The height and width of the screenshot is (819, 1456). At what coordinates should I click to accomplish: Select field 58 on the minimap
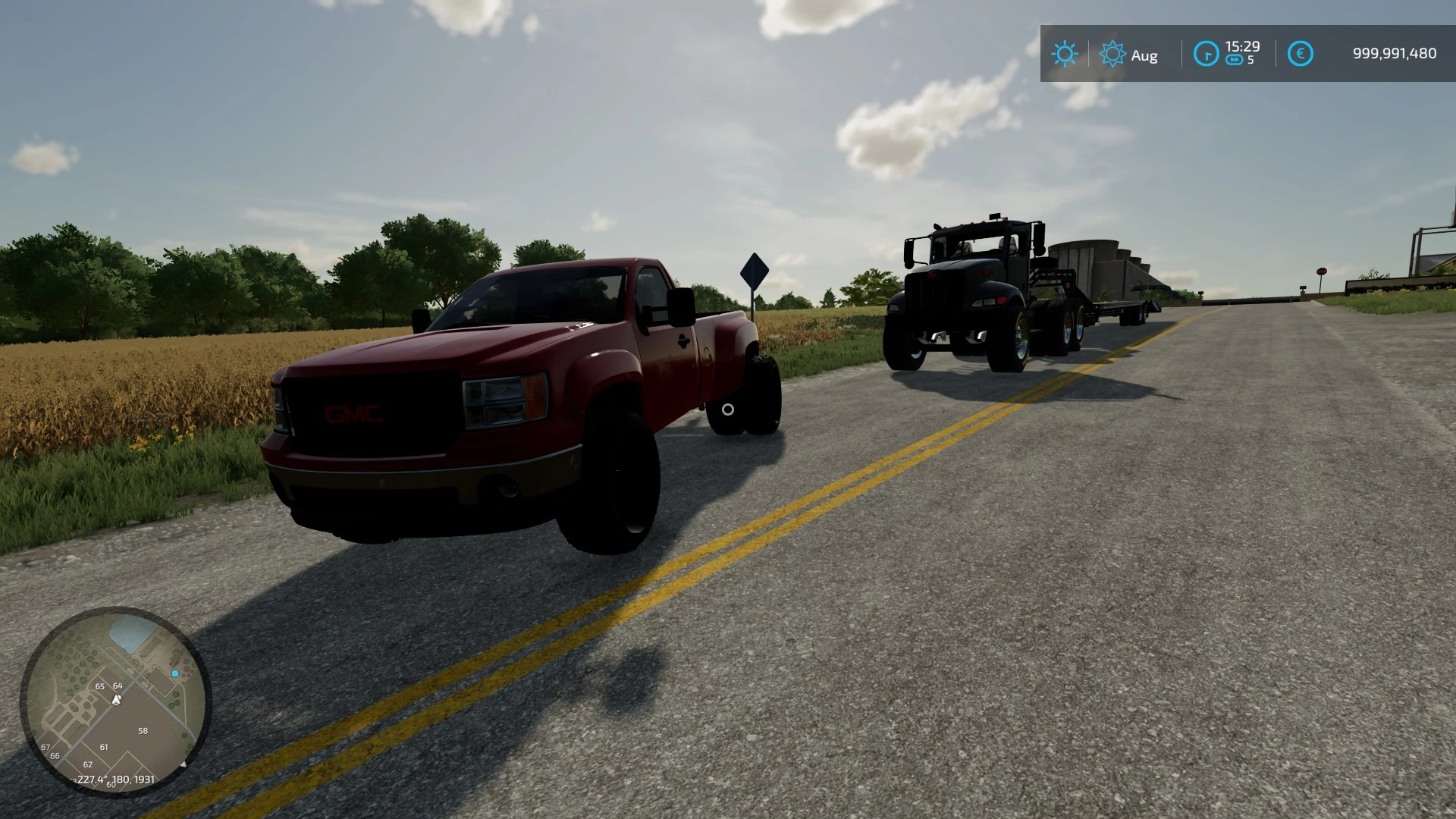click(x=143, y=731)
